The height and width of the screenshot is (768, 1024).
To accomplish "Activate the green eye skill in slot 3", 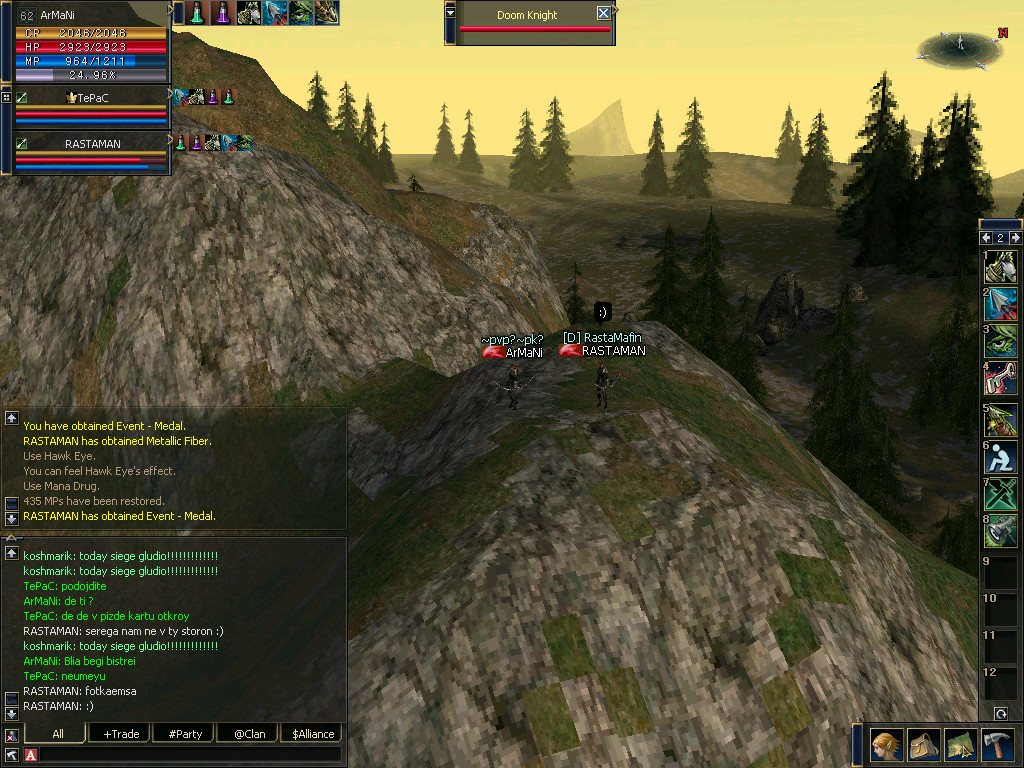I will coord(1001,340).
